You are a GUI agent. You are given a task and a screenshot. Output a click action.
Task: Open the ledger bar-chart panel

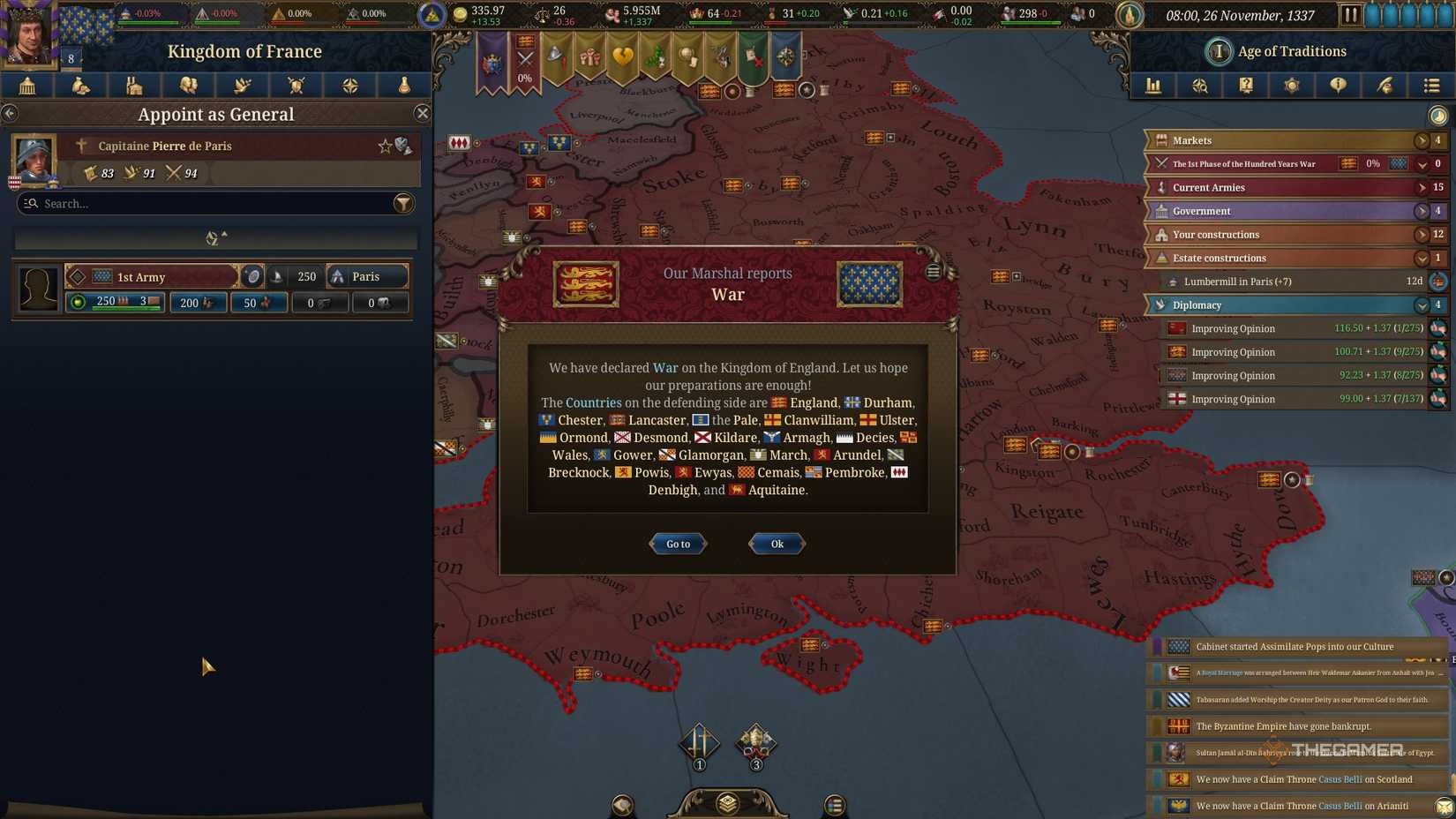pyautogui.click(x=1153, y=86)
